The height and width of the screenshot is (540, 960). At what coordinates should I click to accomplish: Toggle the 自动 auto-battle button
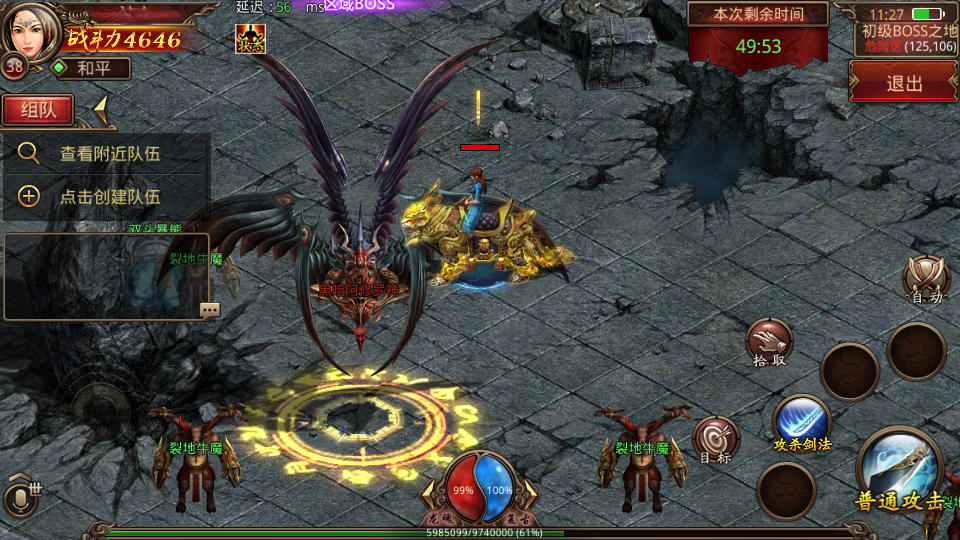pos(926,279)
